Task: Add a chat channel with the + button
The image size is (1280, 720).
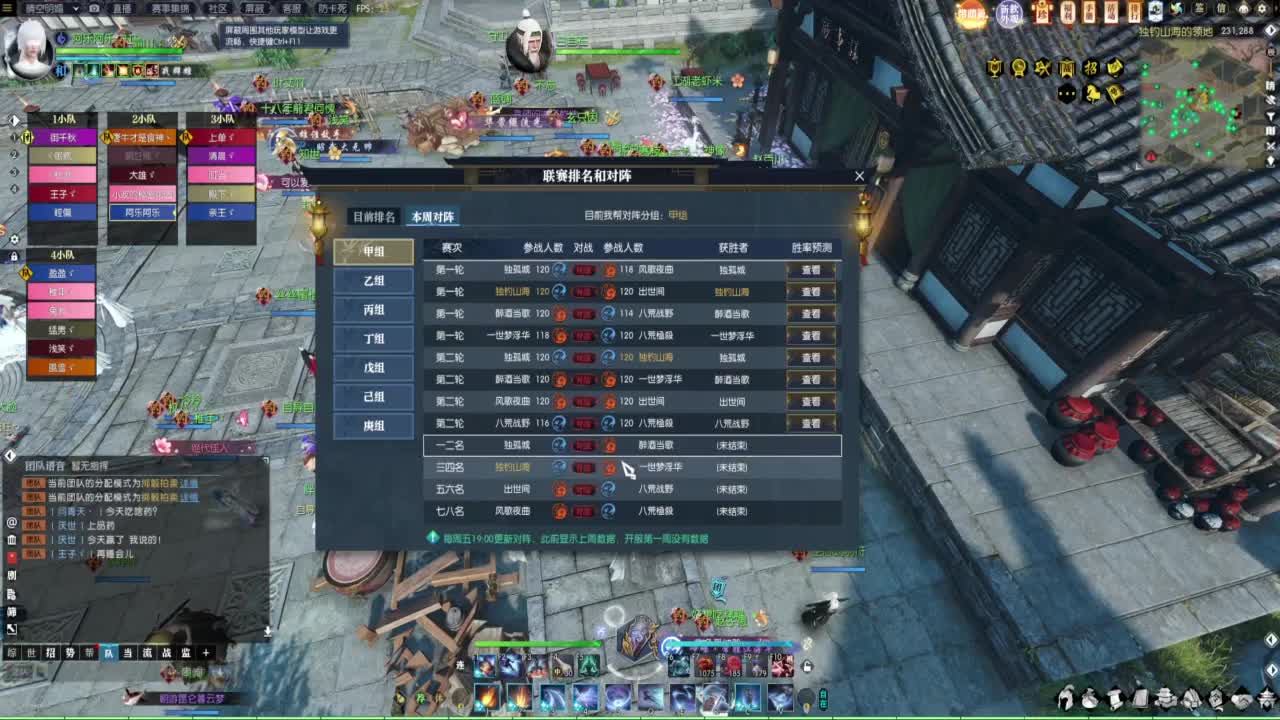Action: (x=205, y=653)
